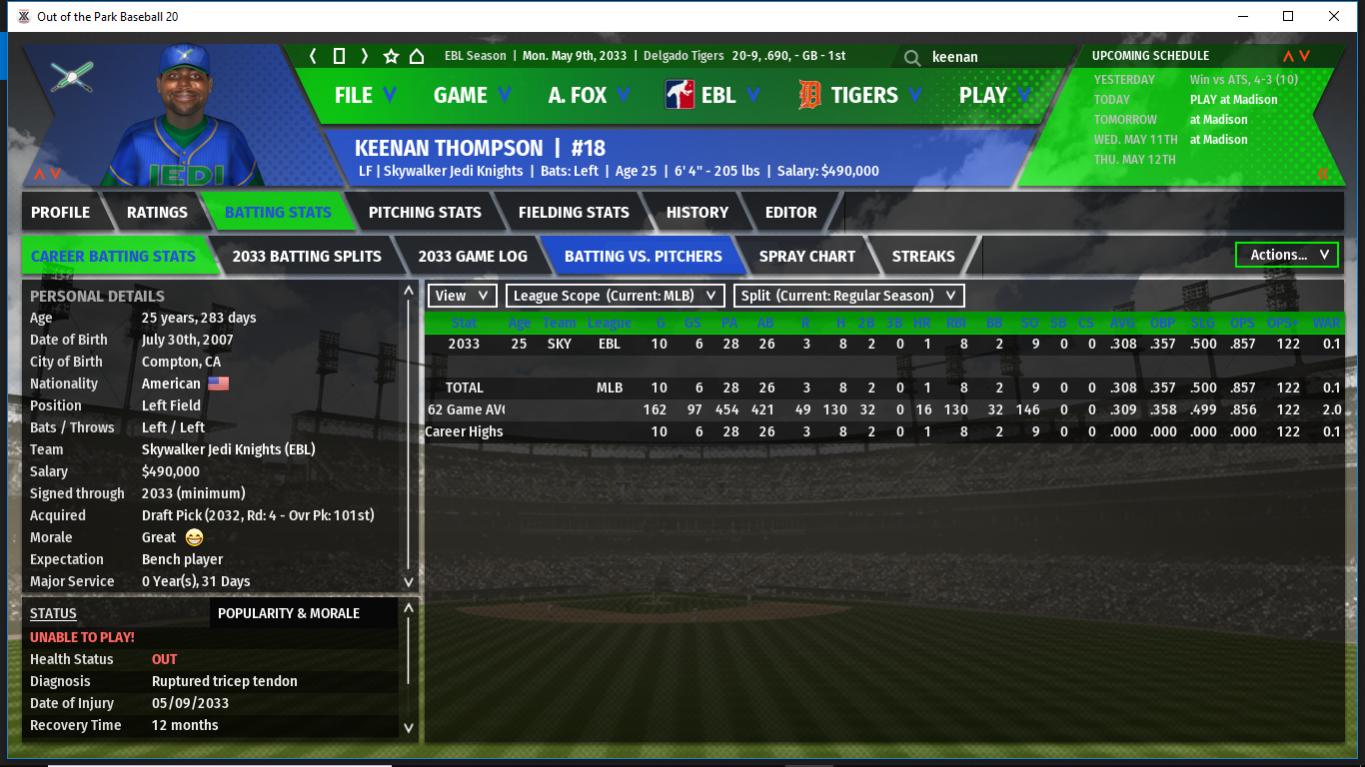Show the FIELDING STATS tab
The height and width of the screenshot is (767, 1365).
tap(573, 212)
